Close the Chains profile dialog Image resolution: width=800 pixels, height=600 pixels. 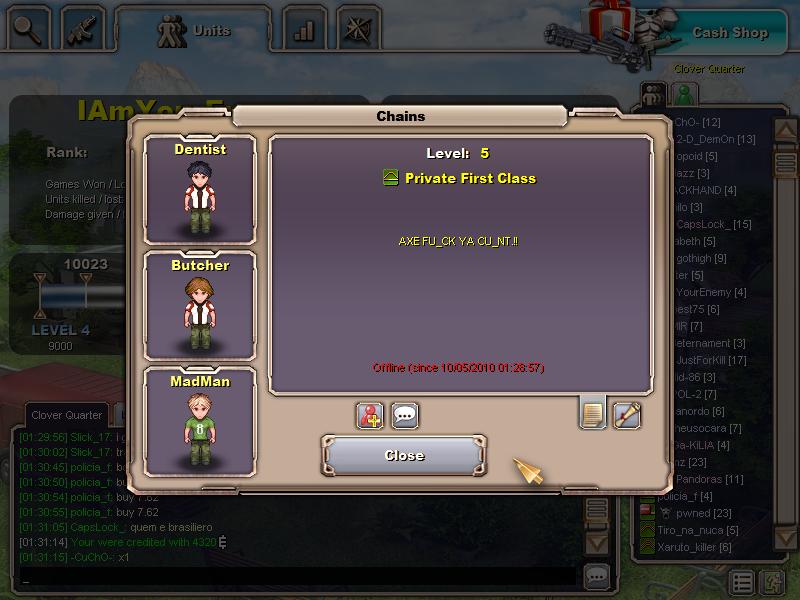[404, 455]
